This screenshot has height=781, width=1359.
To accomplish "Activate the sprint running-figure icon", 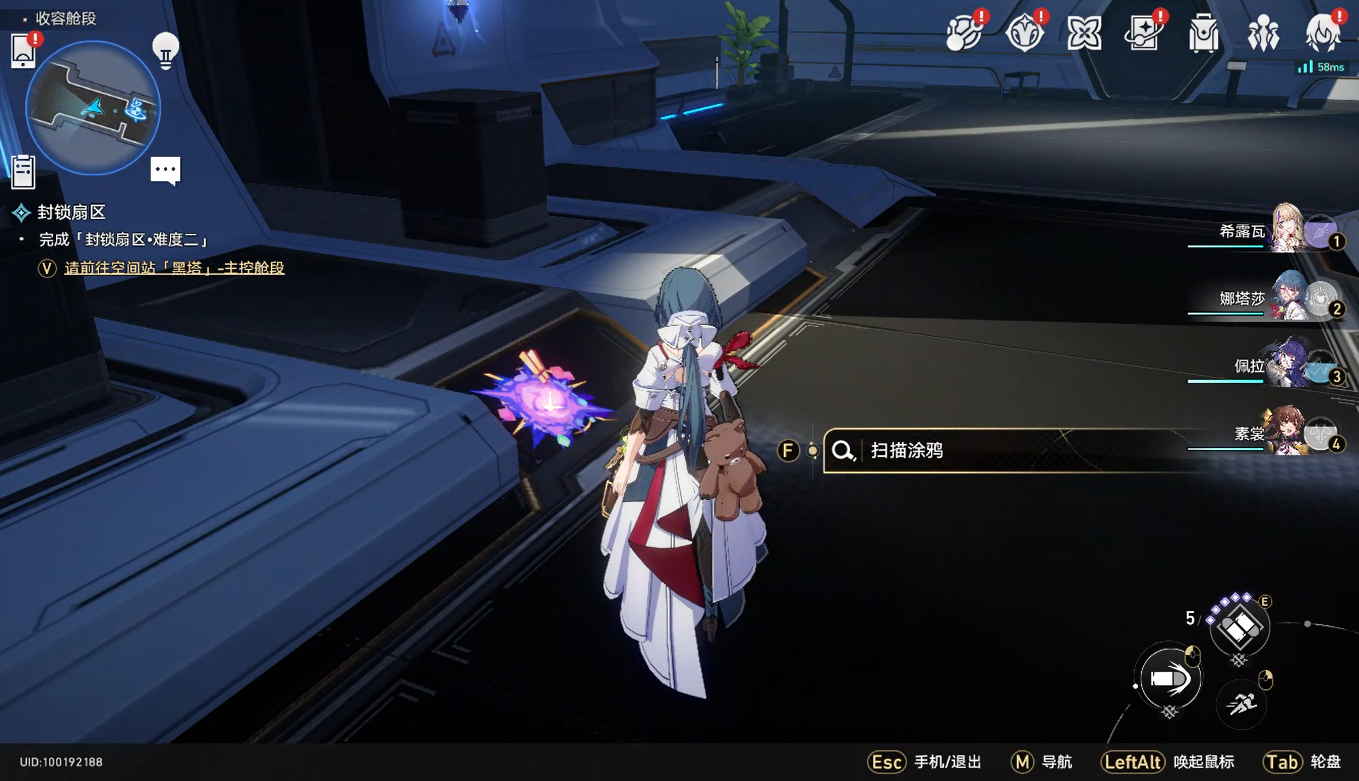I will click(x=1242, y=704).
